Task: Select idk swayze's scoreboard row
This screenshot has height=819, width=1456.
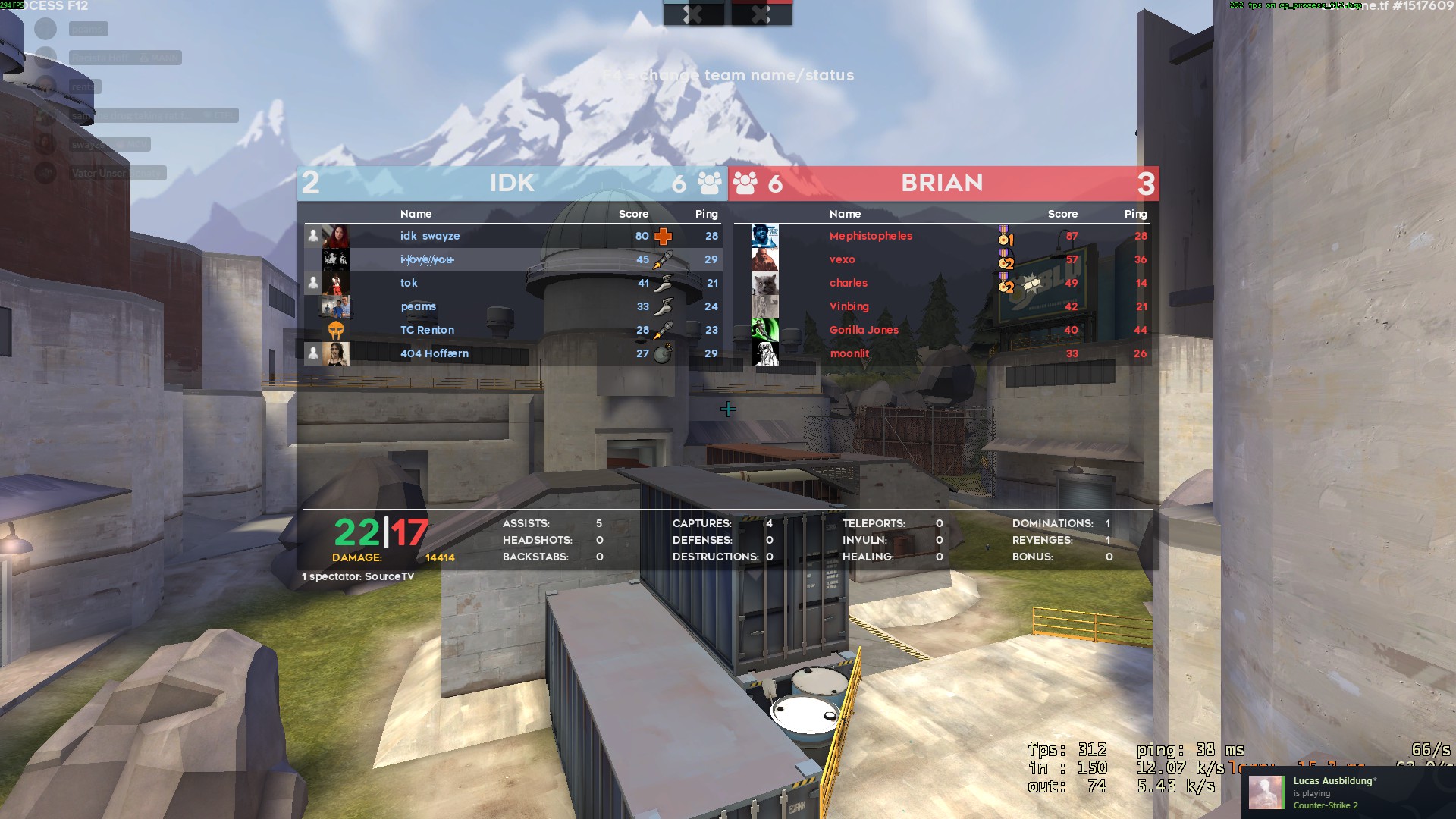Action: click(430, 236)
